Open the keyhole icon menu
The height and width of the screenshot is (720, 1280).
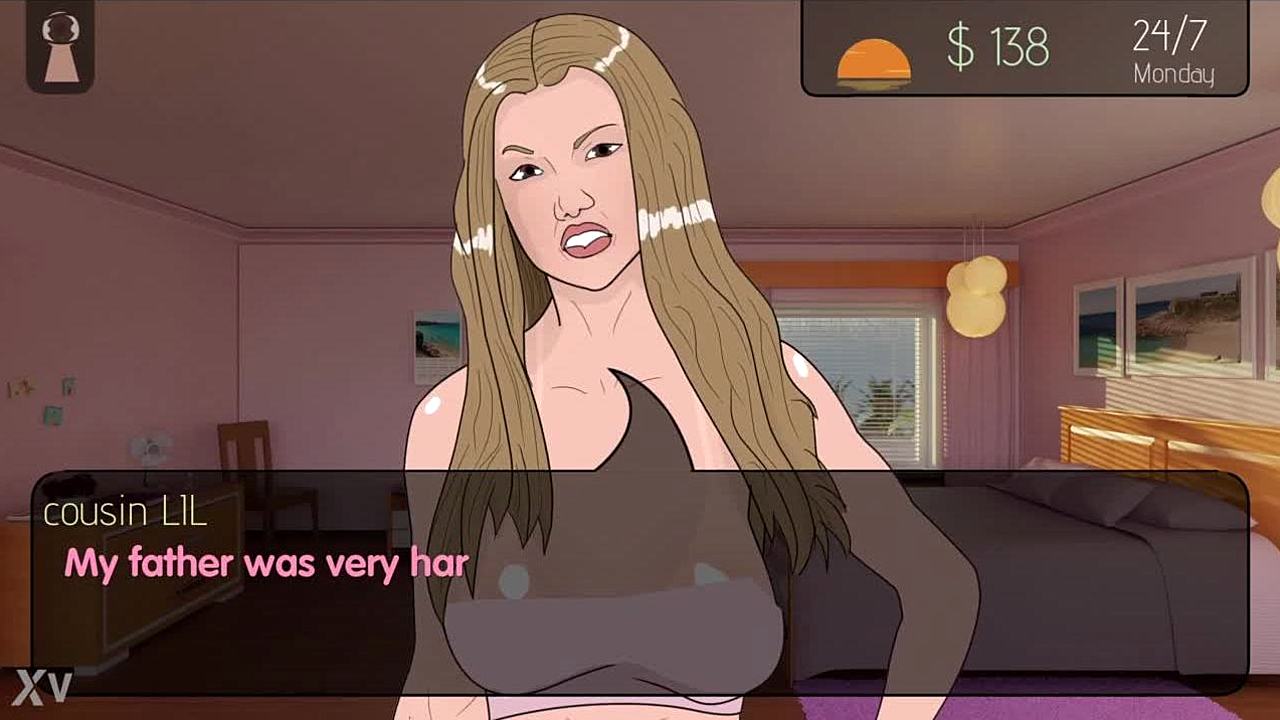coord(60,46)
